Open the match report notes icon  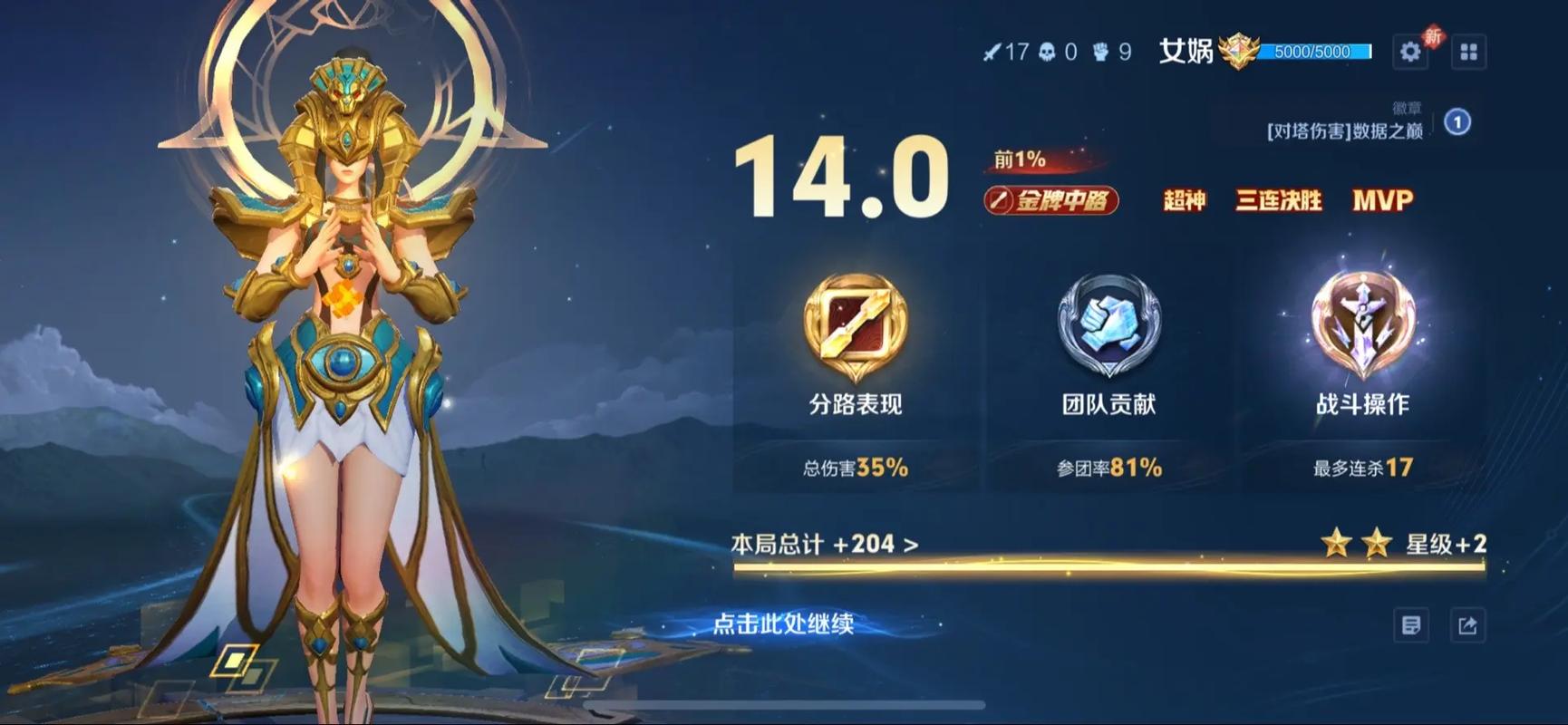(x=1411, y=624)
